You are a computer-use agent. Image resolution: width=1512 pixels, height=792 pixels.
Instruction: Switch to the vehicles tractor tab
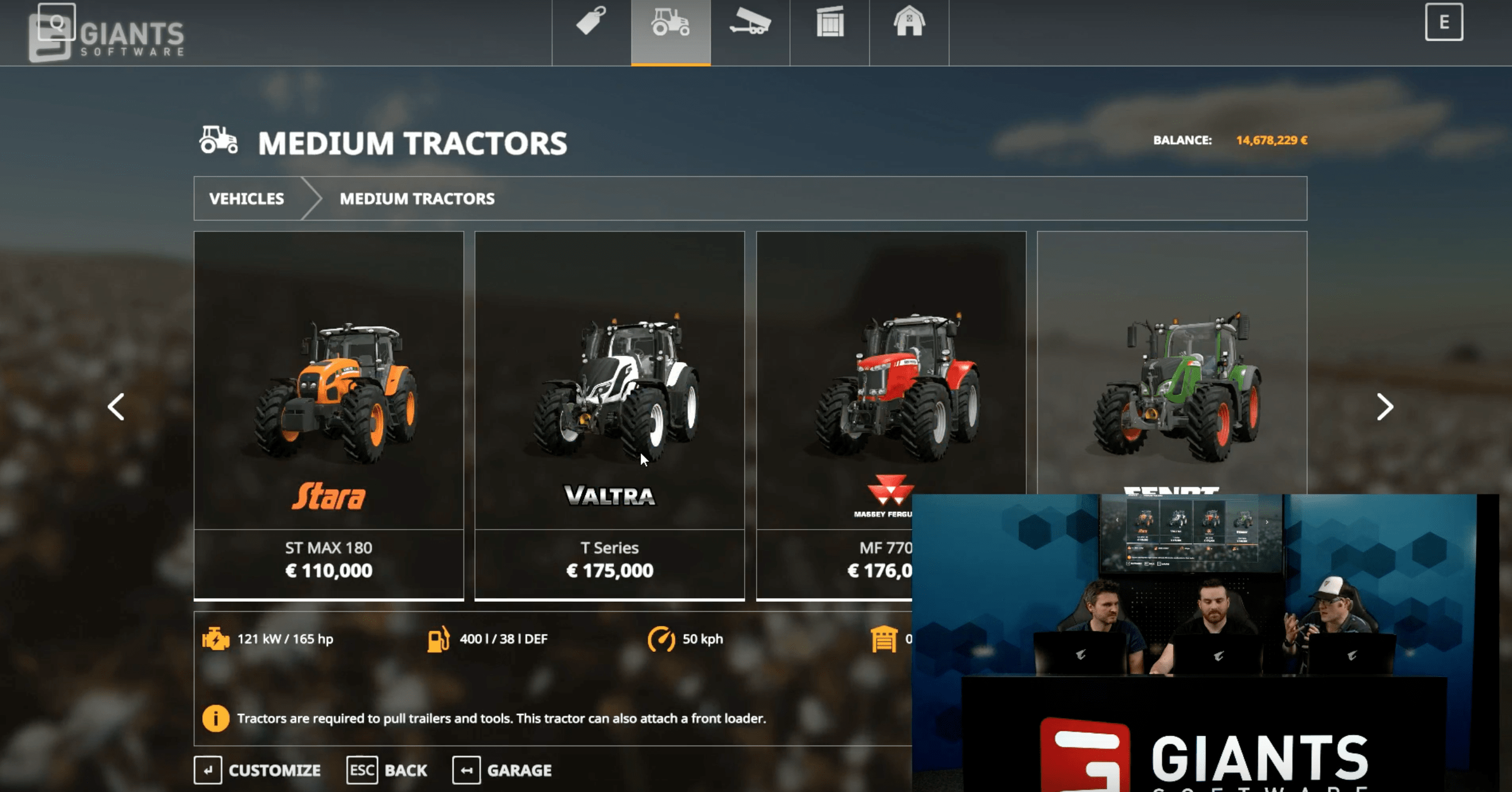671,24
